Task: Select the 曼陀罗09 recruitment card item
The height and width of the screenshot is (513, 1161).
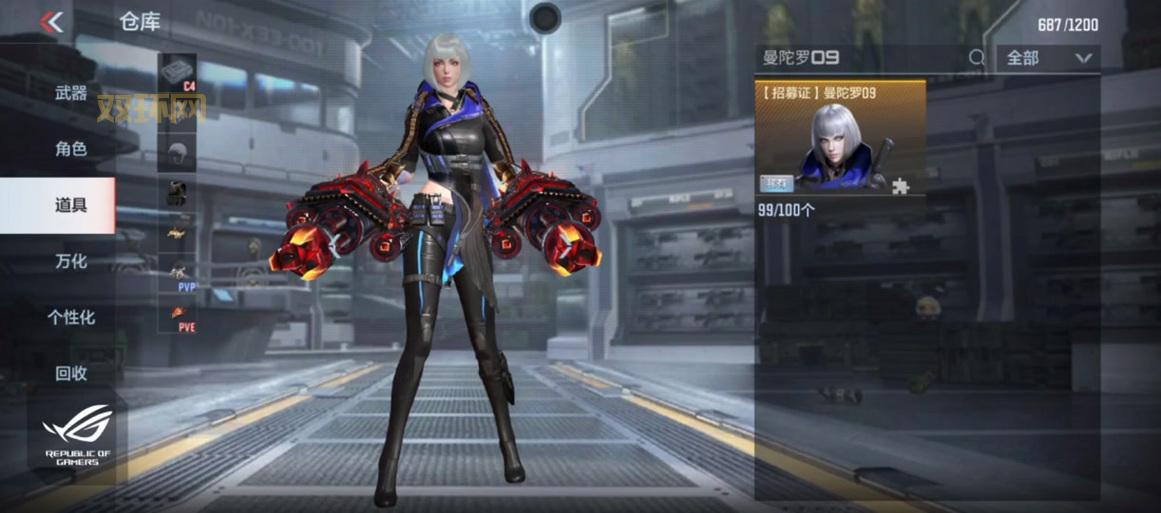Action: [x=840, y=138]
